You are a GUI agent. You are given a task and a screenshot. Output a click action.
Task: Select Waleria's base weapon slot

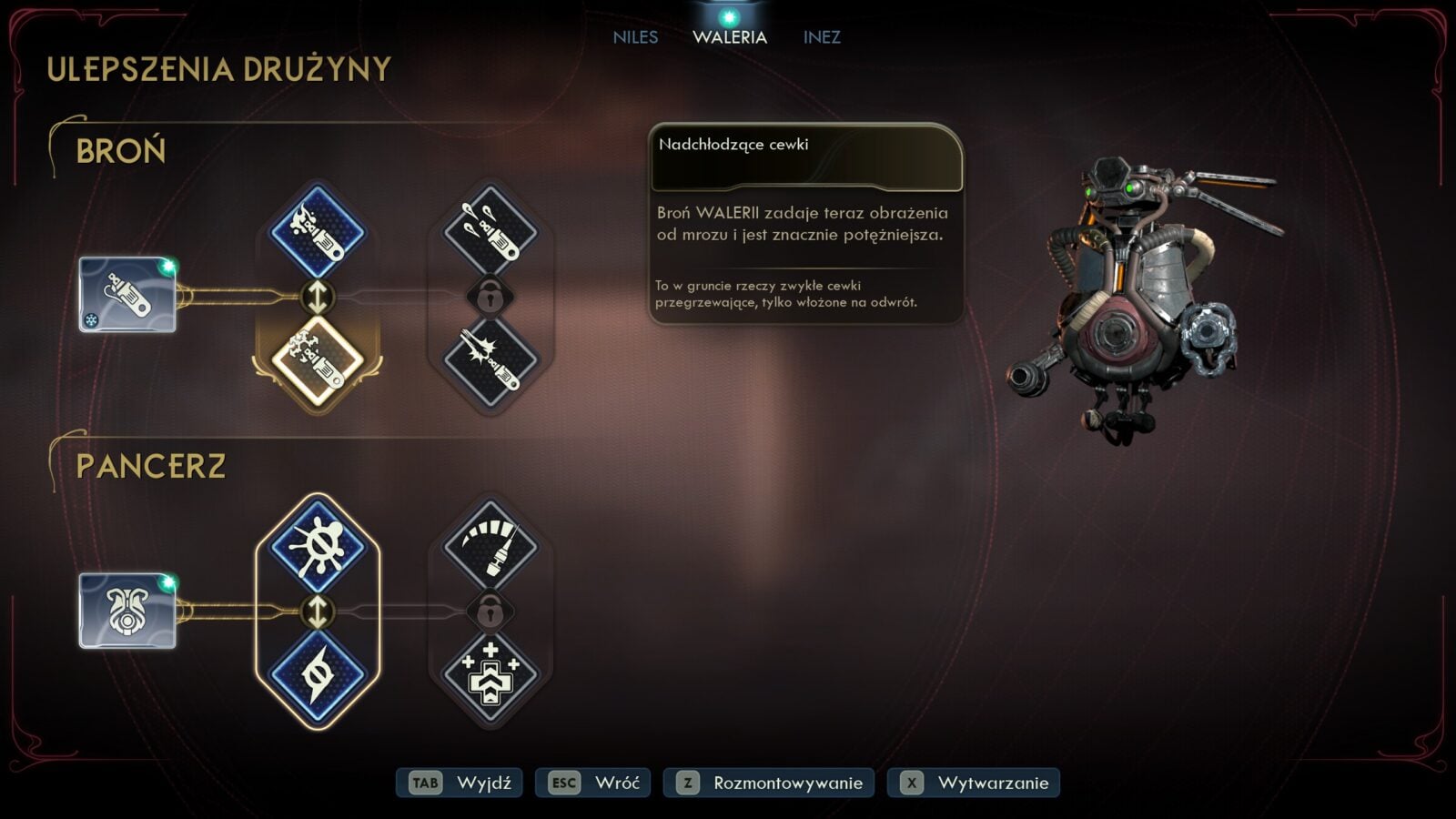127,295
